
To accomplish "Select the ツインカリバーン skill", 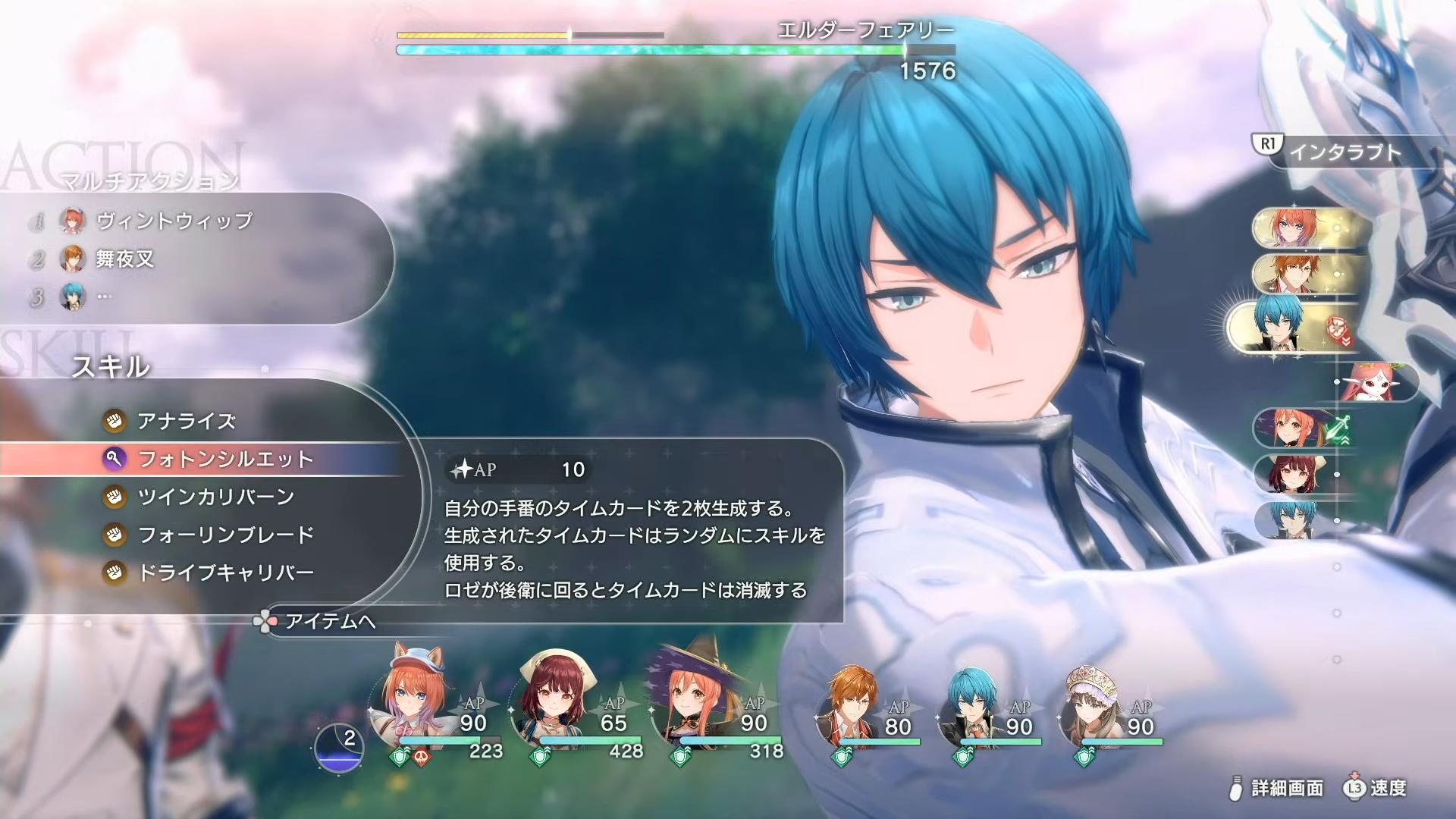I will (x=215, y=497).
